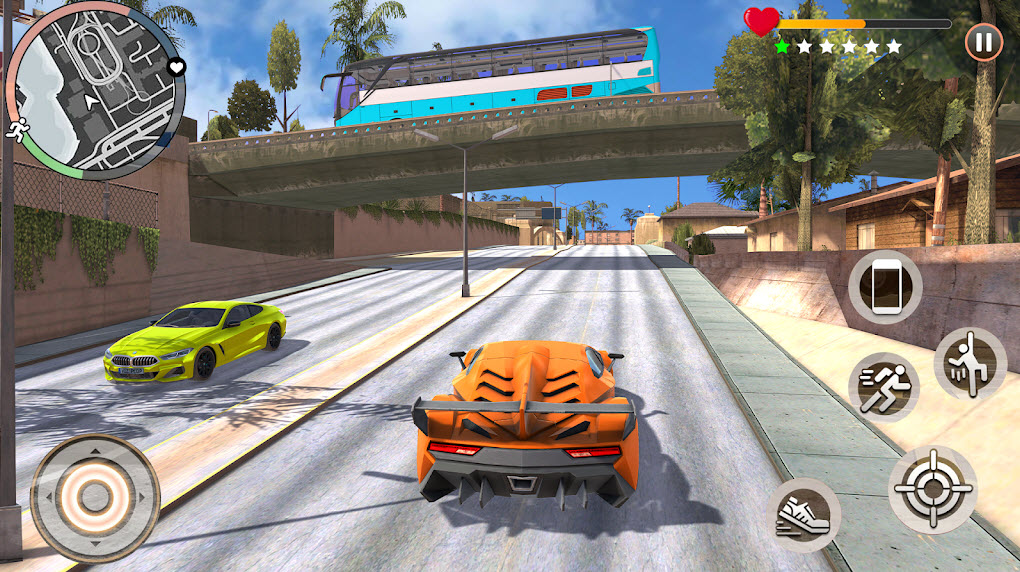Tap the sneaker kick button
Viewport: 1020px width, 572px height.
[806, 514]
